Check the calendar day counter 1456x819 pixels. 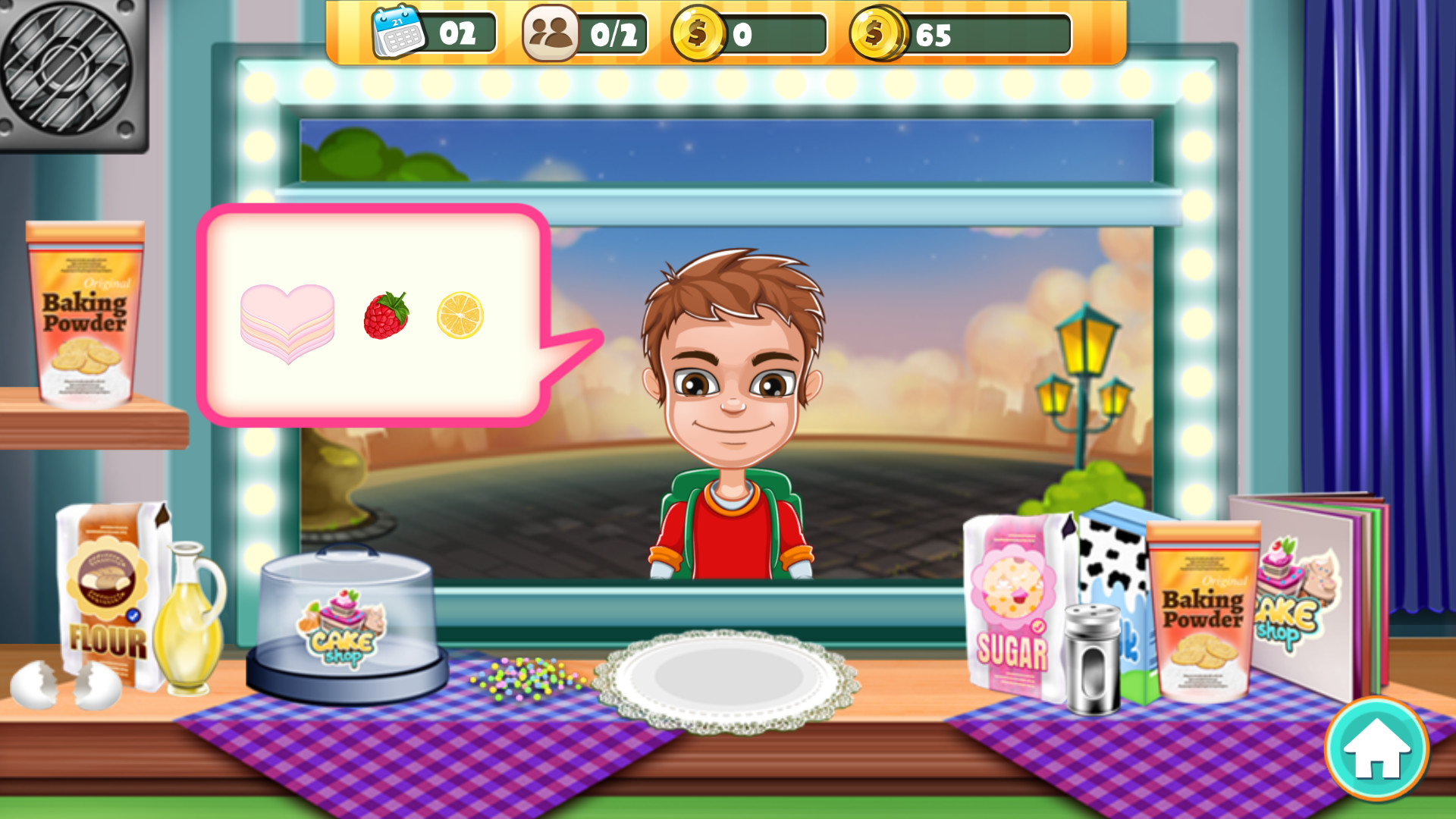[394, 32]
